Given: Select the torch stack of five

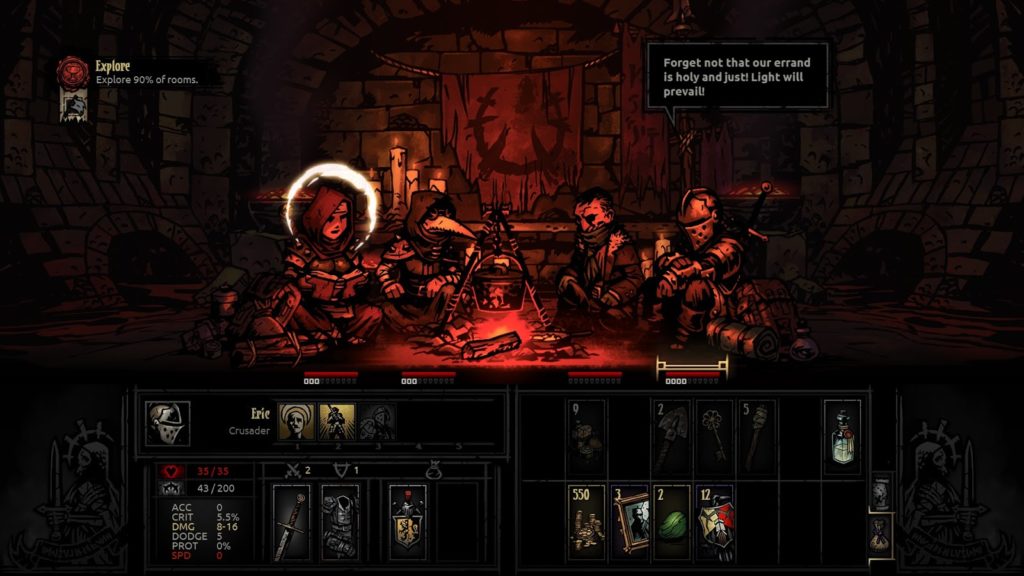Looking at the screenshot, I should [x=758, y=436].
